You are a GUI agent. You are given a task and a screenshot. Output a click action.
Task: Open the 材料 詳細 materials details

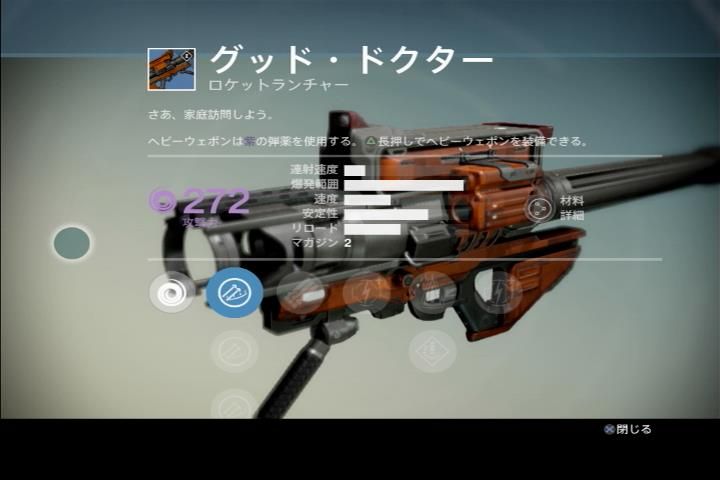(541, 208)
